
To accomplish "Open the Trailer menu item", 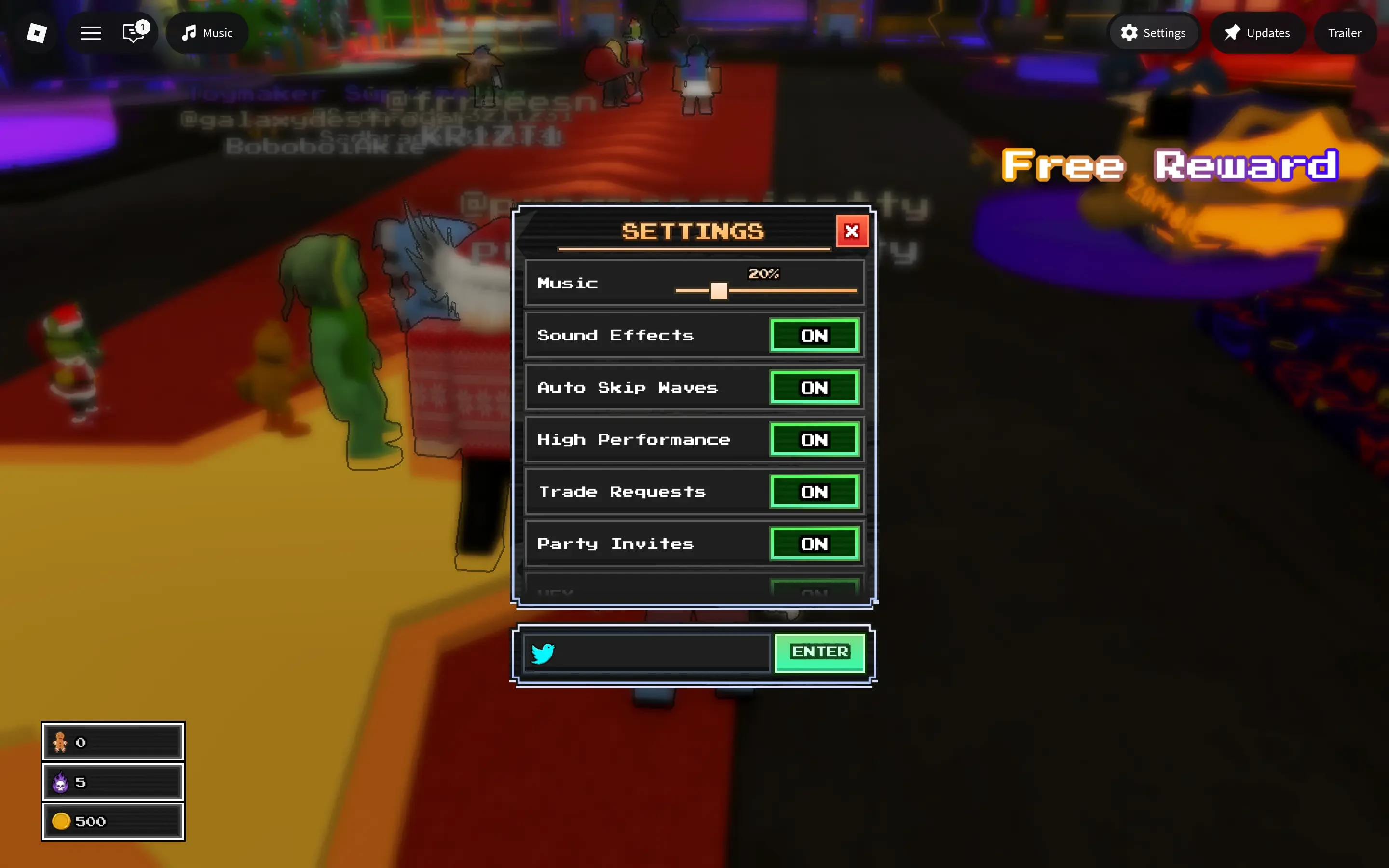I will pos(1345,33).
